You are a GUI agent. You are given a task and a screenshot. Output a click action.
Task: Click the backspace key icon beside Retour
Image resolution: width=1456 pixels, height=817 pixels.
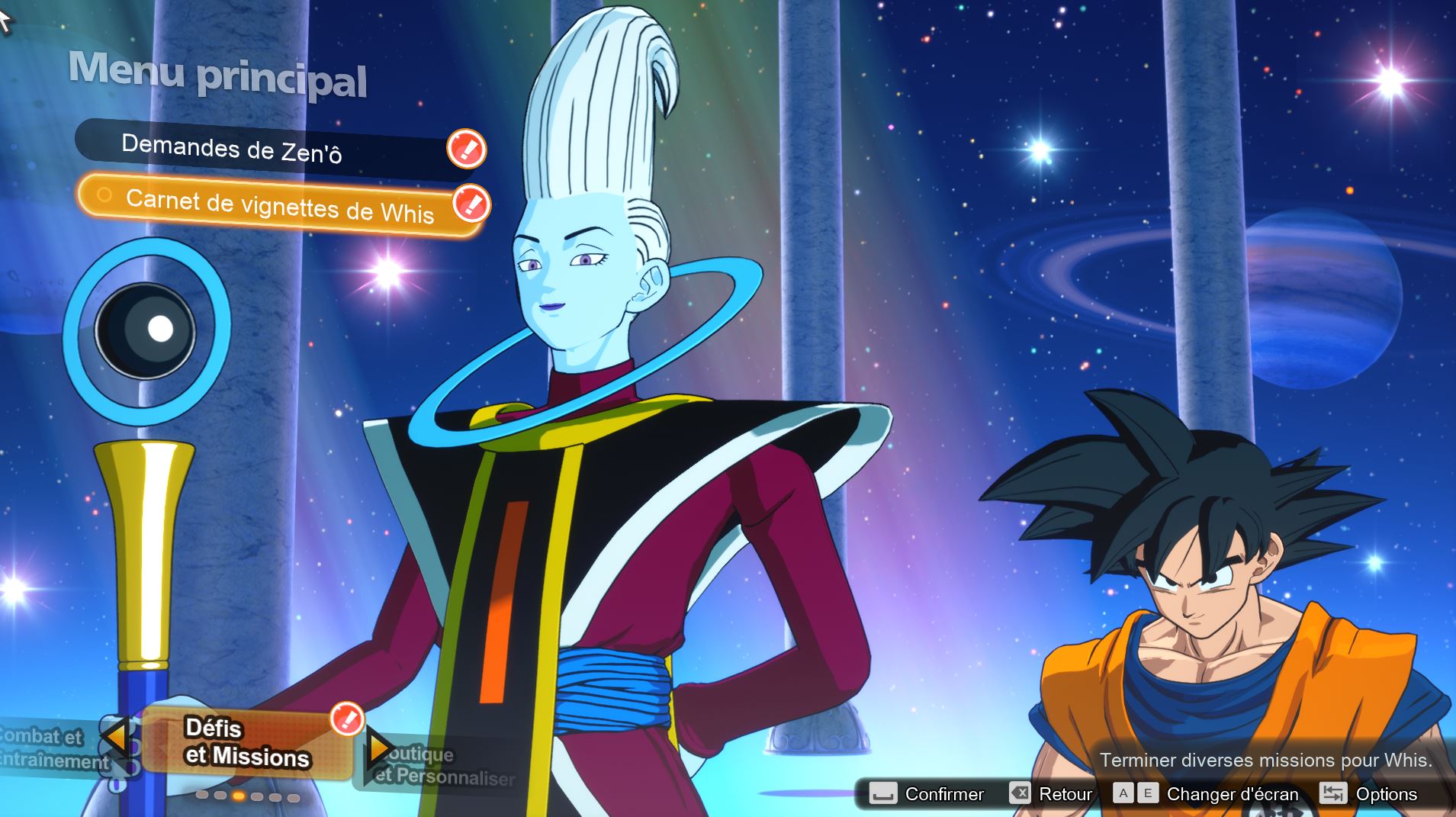point(1022,793)
